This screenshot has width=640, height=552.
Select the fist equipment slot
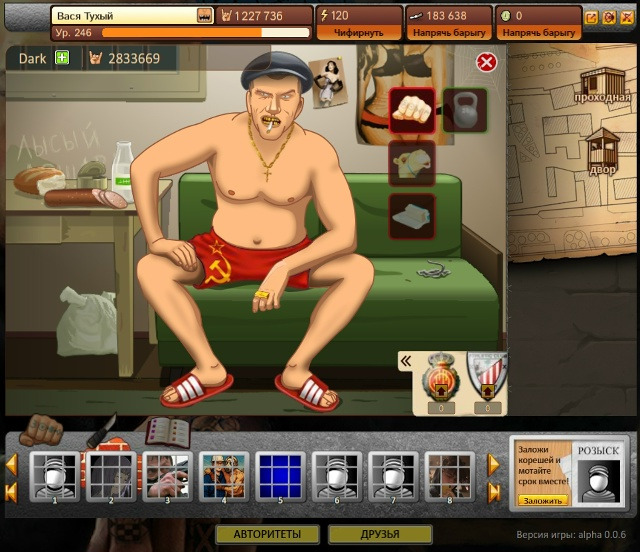point(411,110)
